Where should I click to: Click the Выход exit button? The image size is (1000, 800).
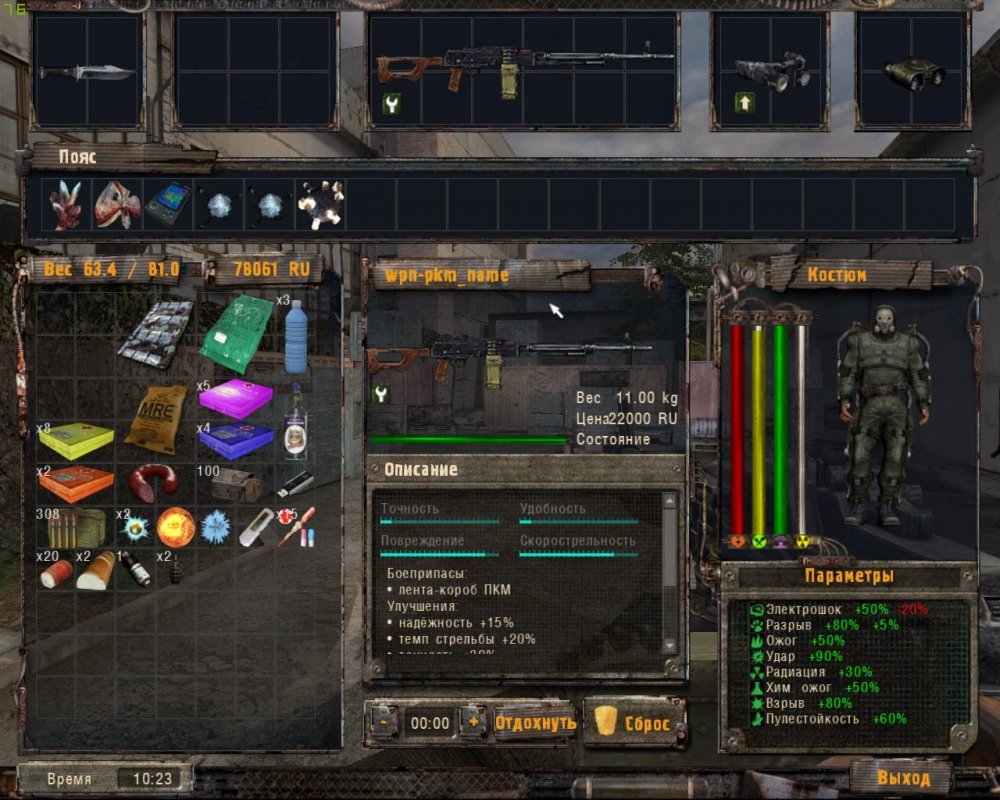tap(903, 777)
